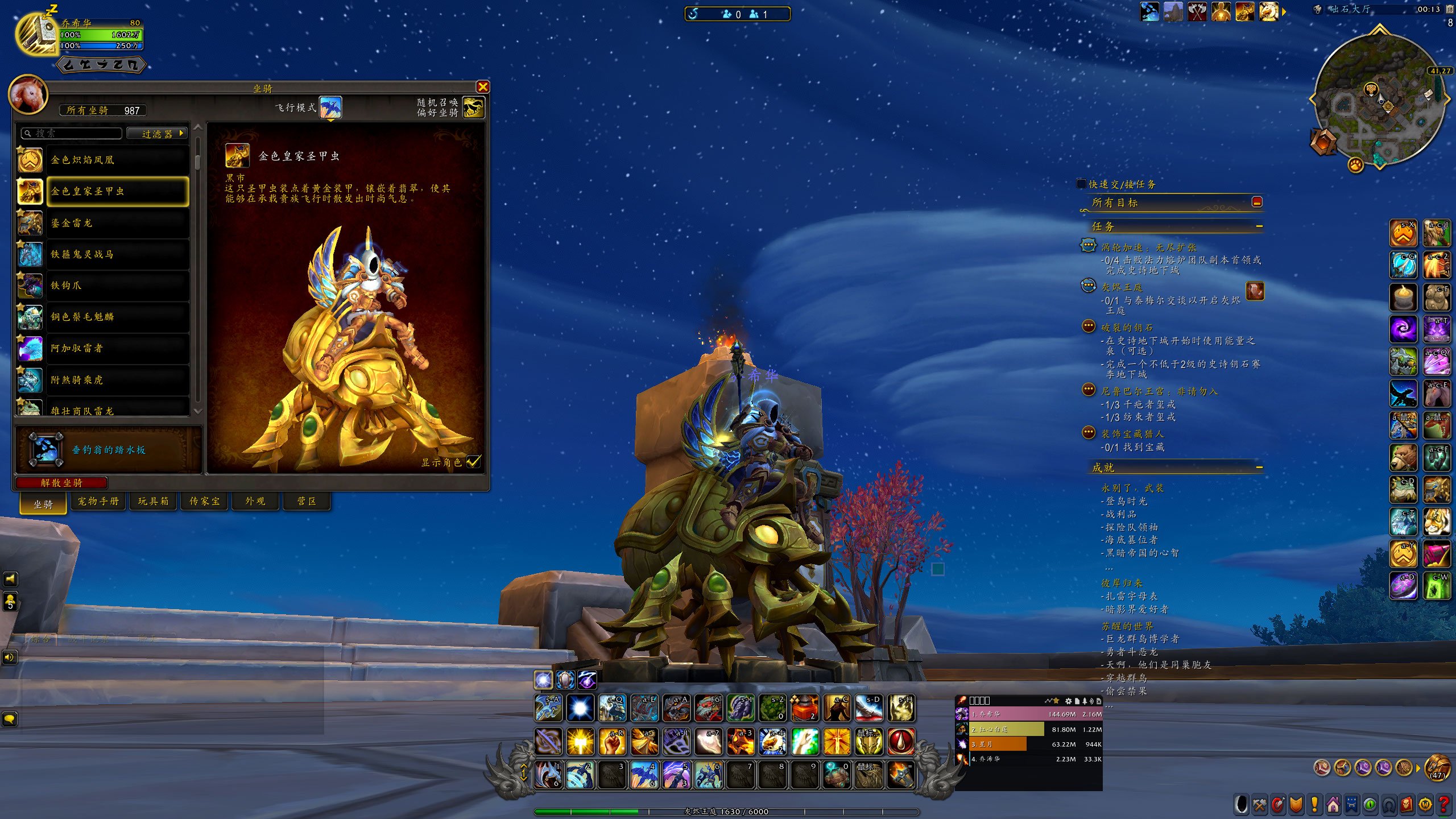Screen dimensions: 1456x819
Task: Show the 外观 appearances tab
Action: [x=255, y=501]
